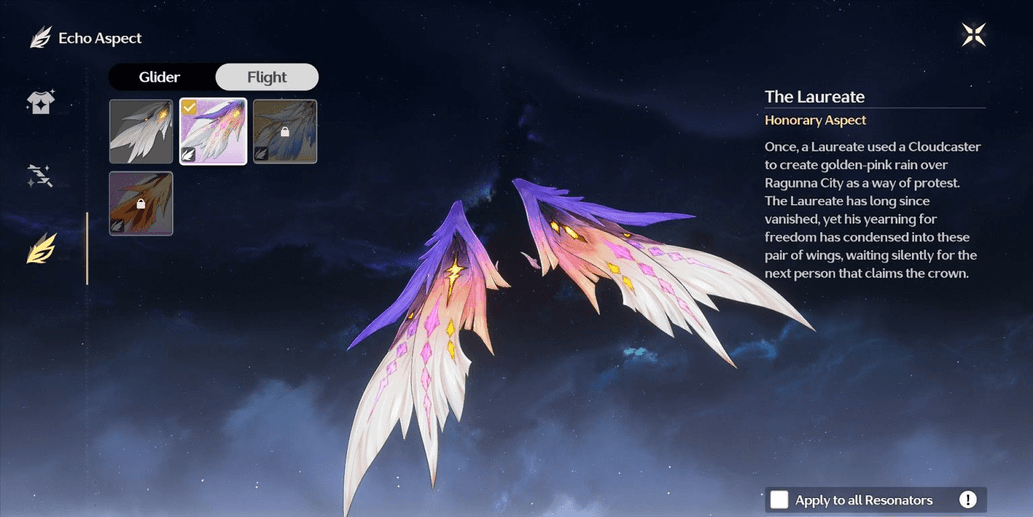This screenshot has height=517, width=1033.
Task: Select the Laureate pink wings thumbnail
Action: click(x=213, y=131)
